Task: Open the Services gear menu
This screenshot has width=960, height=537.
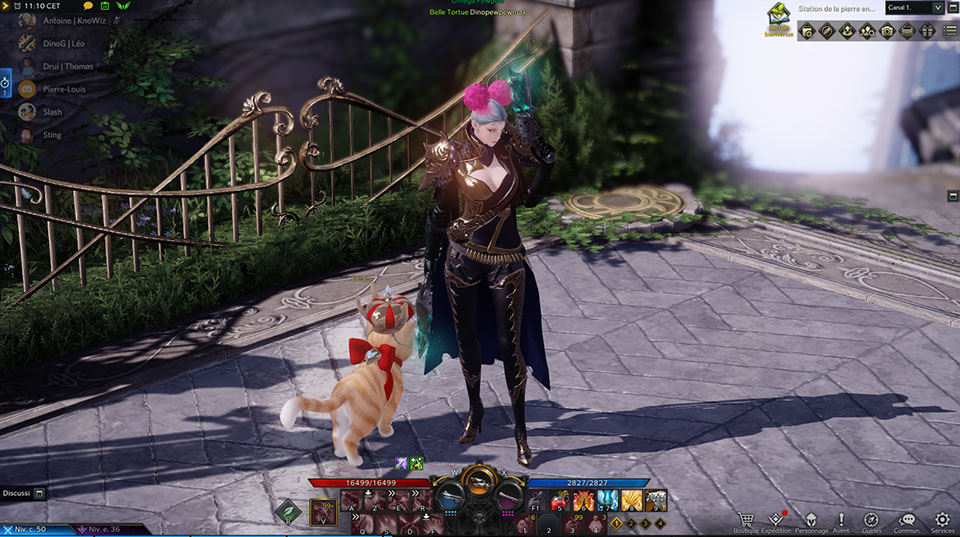Action: pyautogui.click(x=941, y=520)
